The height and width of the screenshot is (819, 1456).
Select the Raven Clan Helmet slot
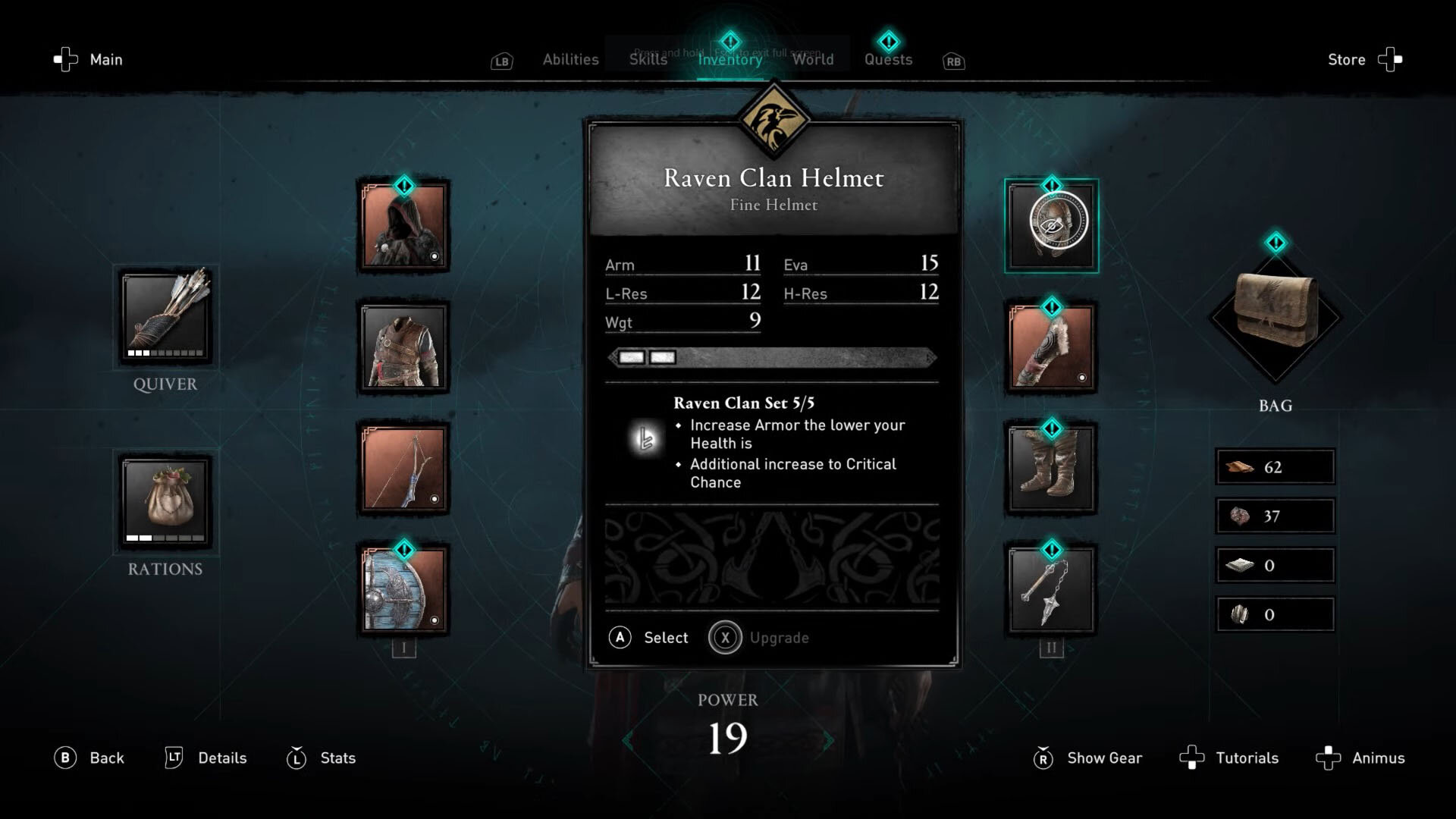(x=1051, y=226)
